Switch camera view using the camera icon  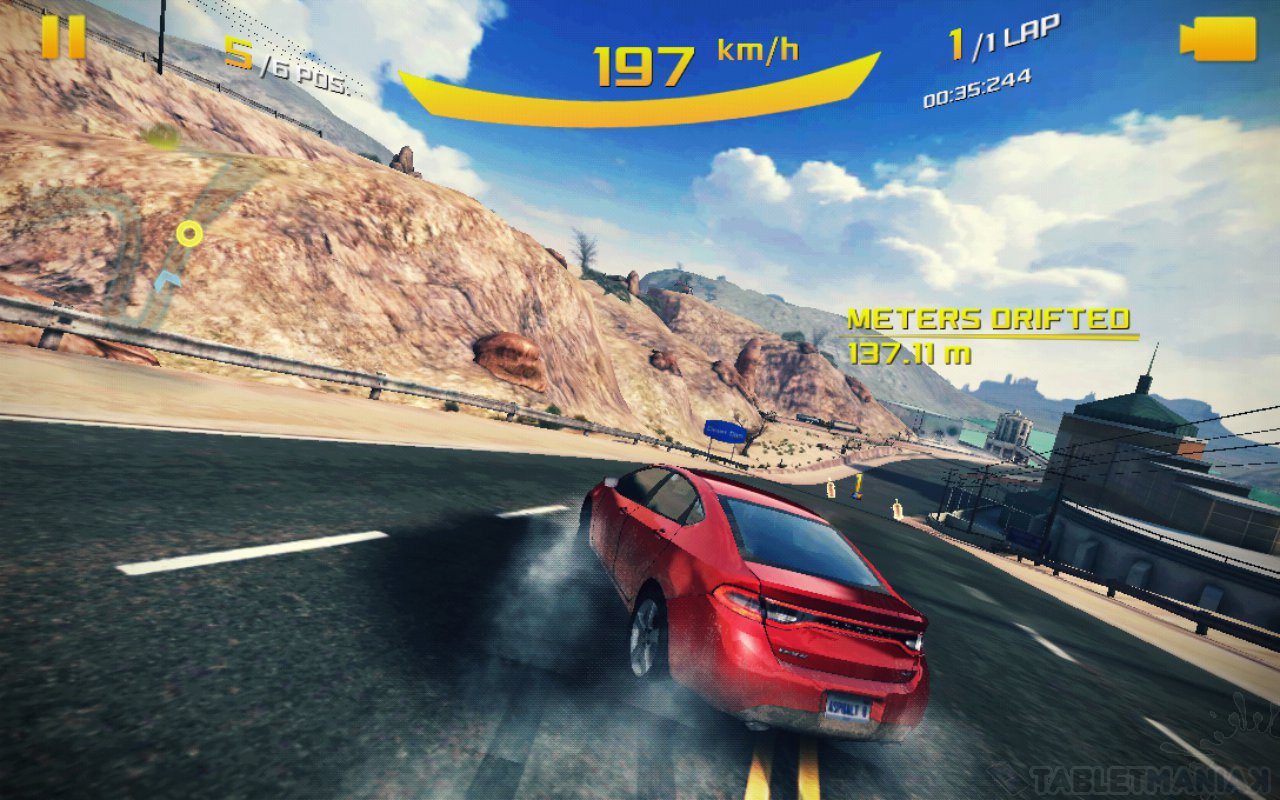1218,39
